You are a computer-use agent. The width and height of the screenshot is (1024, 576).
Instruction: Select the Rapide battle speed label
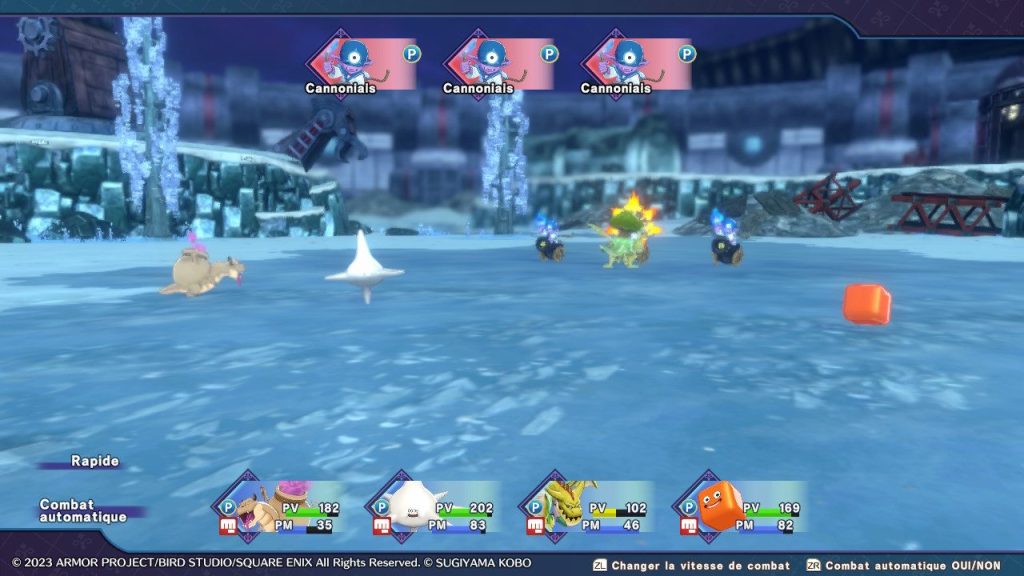pyautogui.click(x=95, y=461)
